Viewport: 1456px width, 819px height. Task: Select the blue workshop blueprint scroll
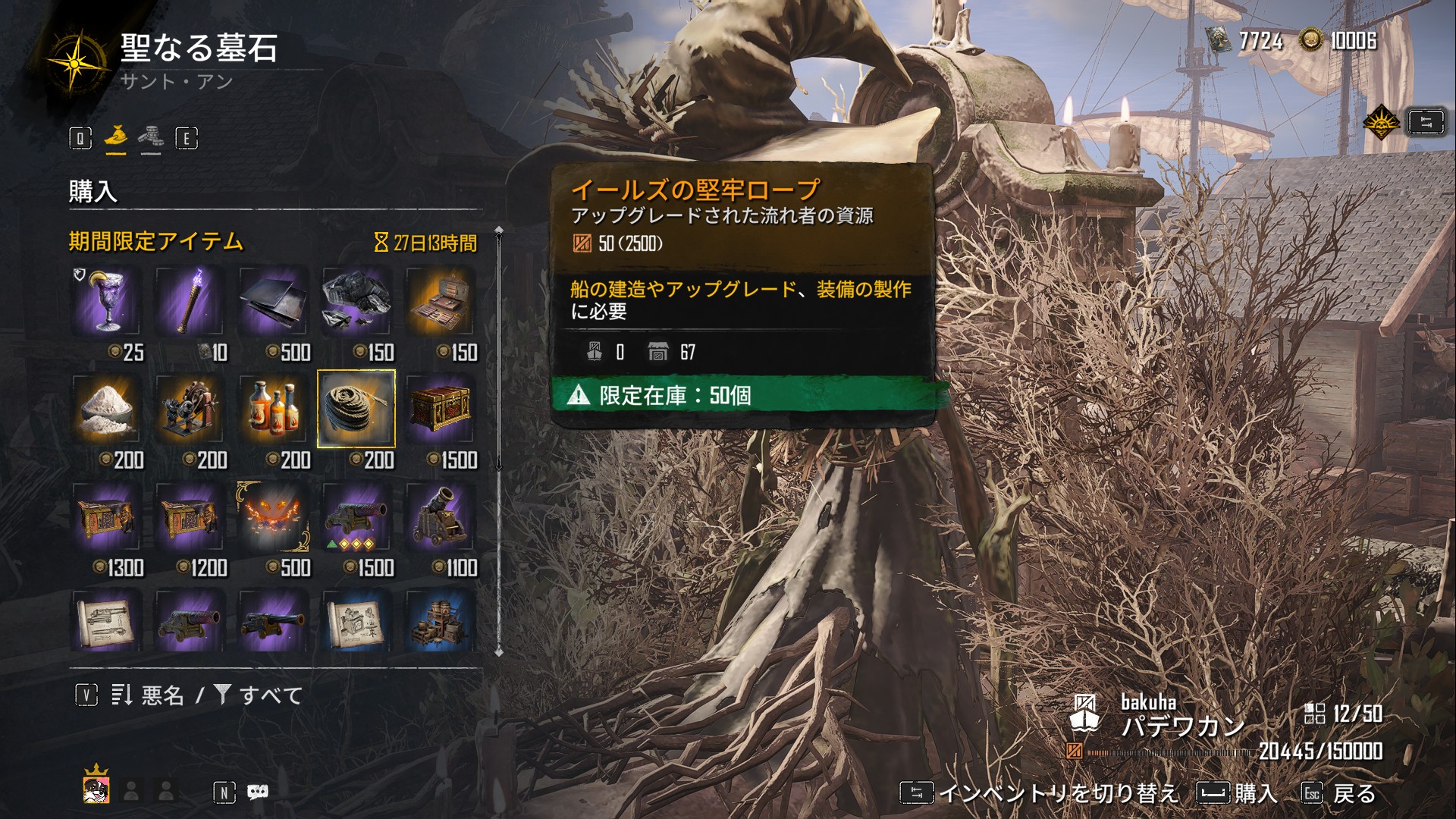click(x=356, y=622)
